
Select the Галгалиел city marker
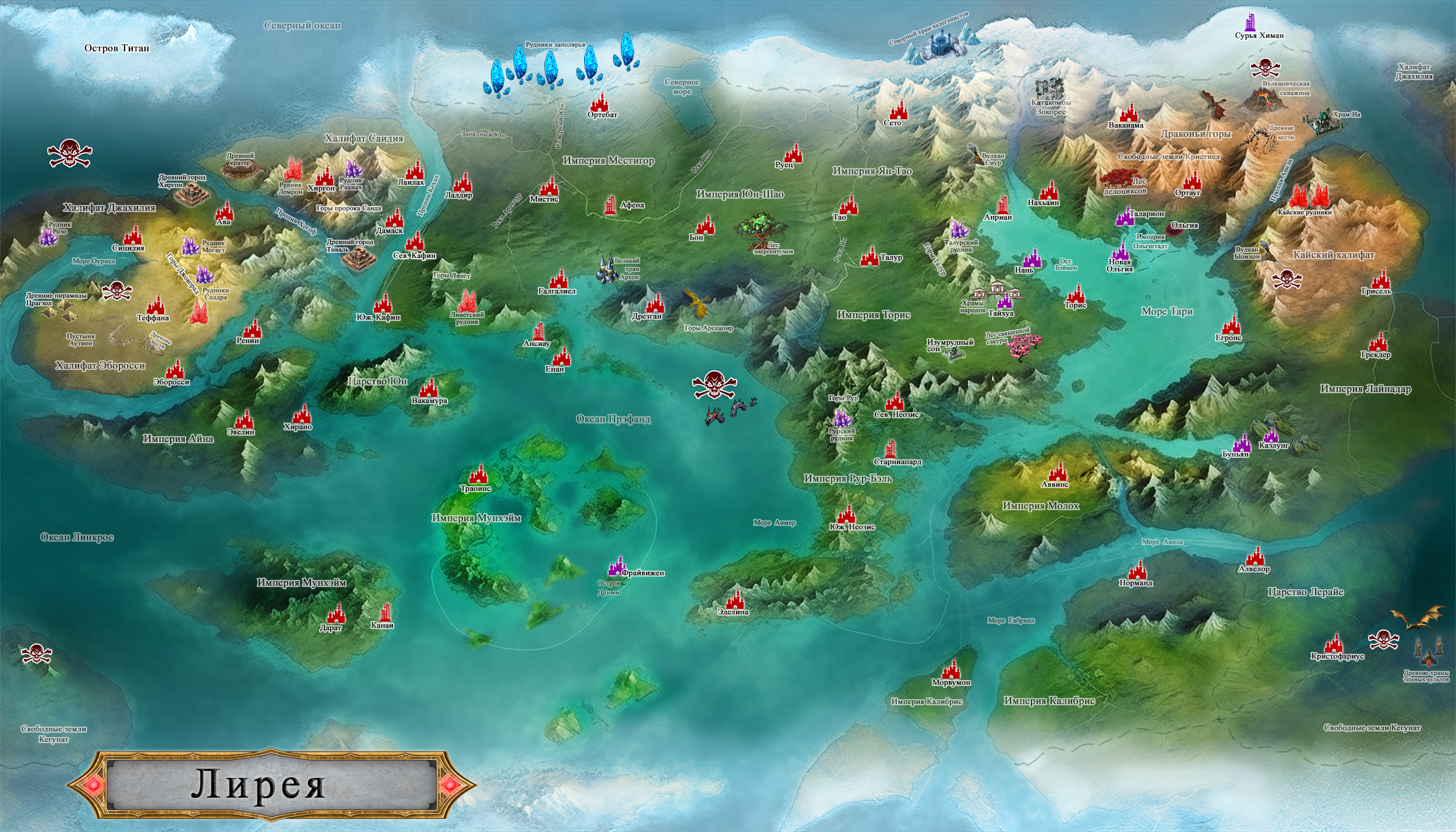pyautogui.click(x=559, y=278)
